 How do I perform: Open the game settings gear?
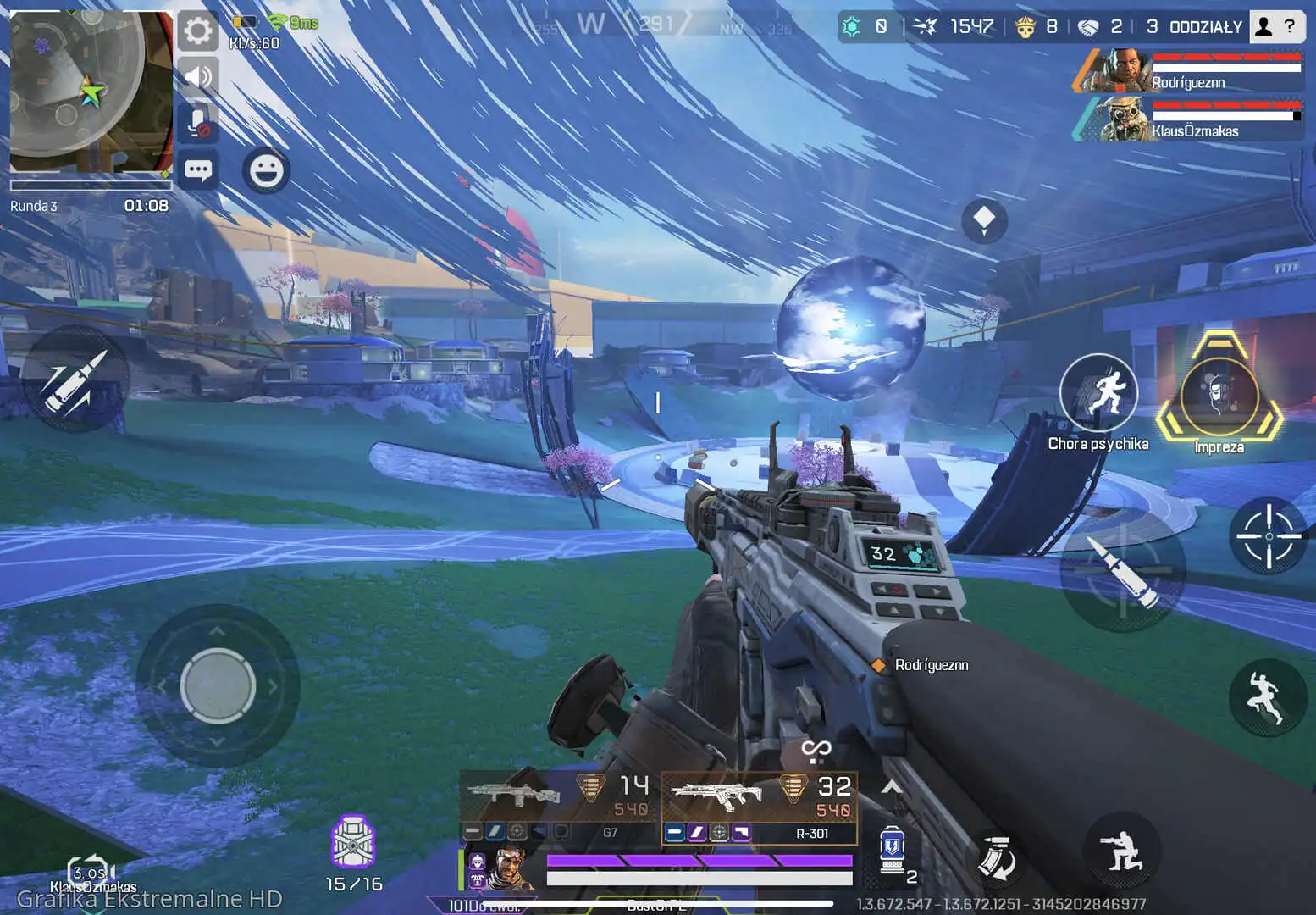198,30
